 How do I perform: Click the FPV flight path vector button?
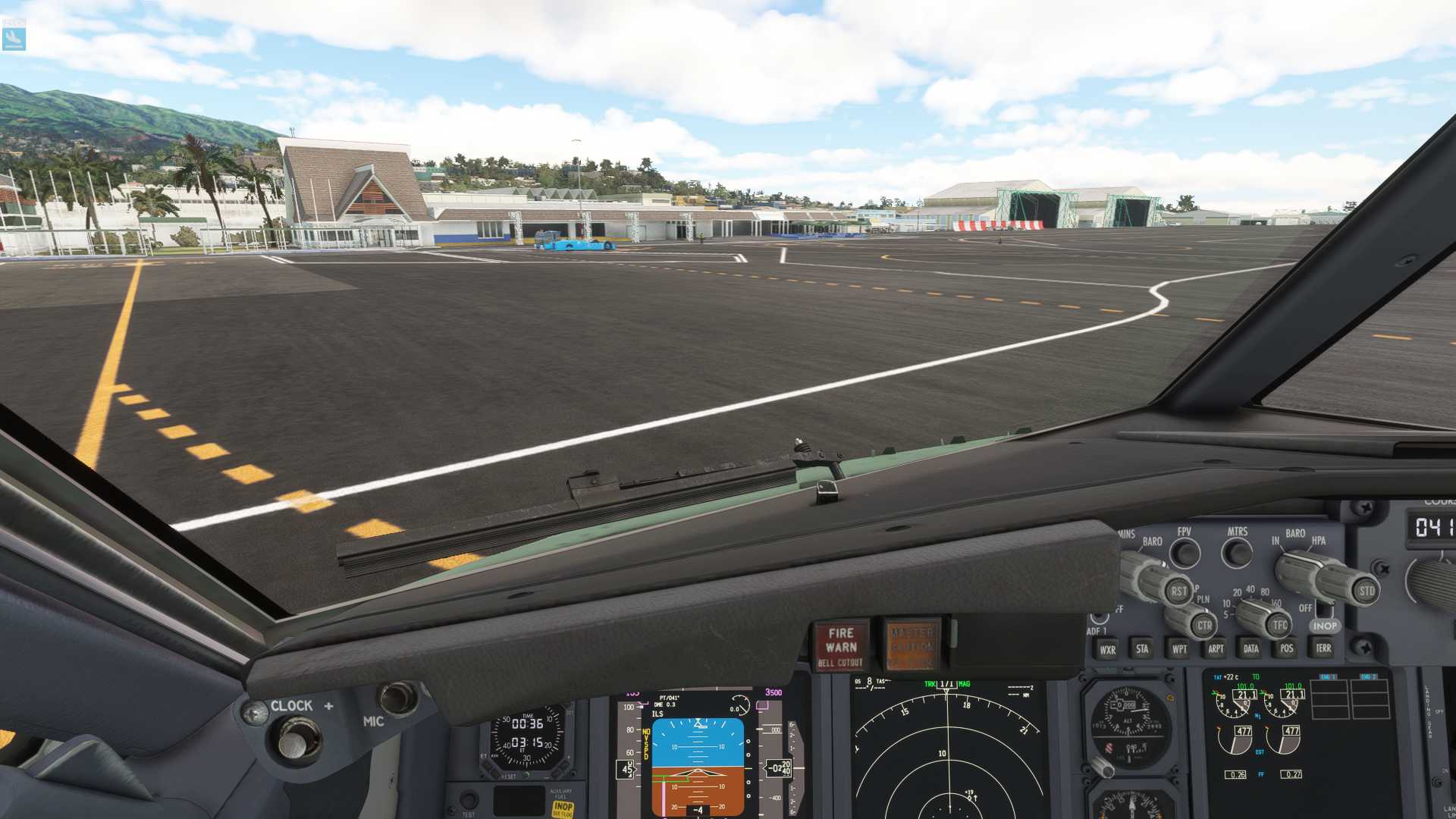click(x=1185, y=554)
